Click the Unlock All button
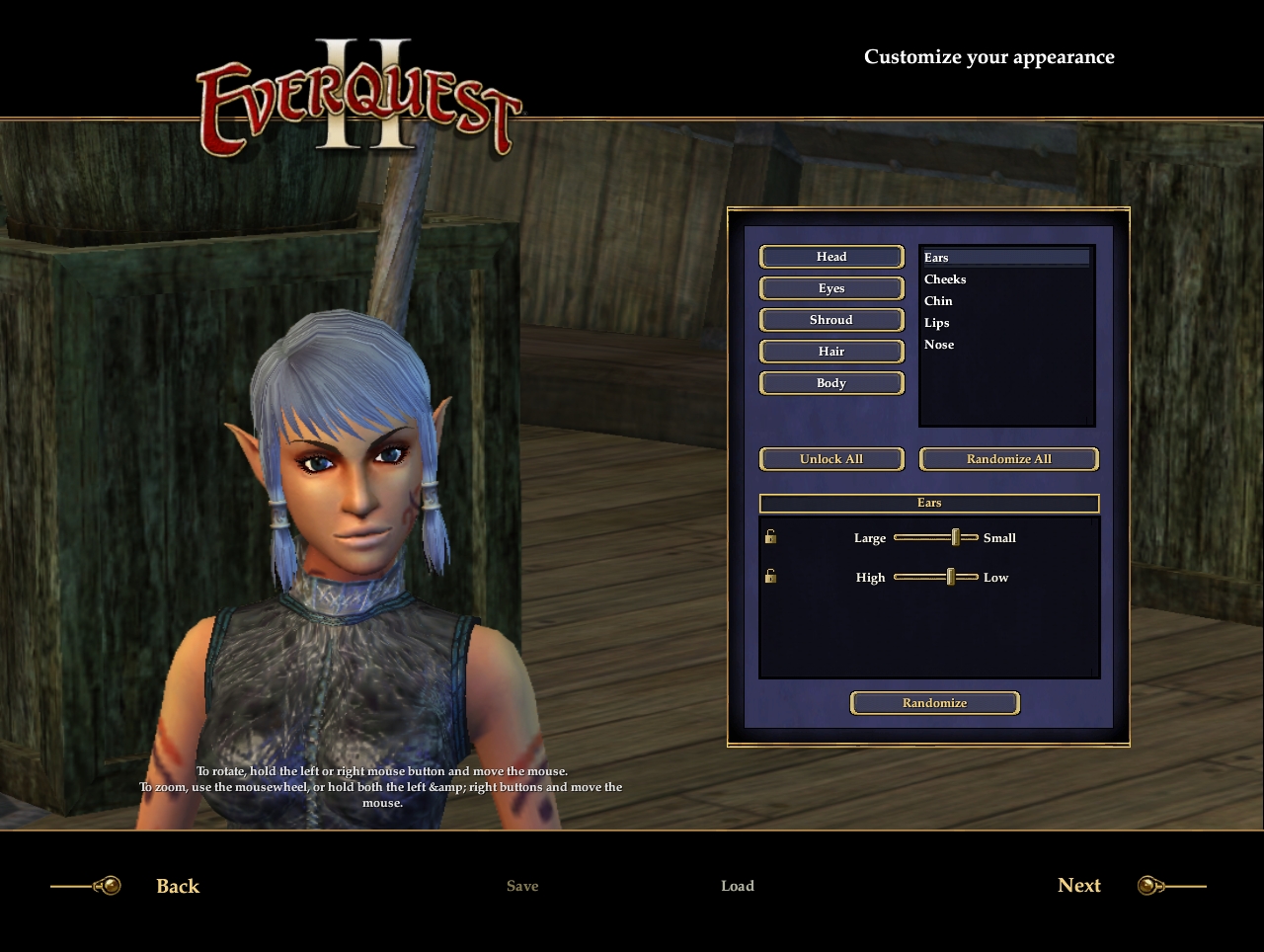 pyautogui.click(x=831, y=459)
